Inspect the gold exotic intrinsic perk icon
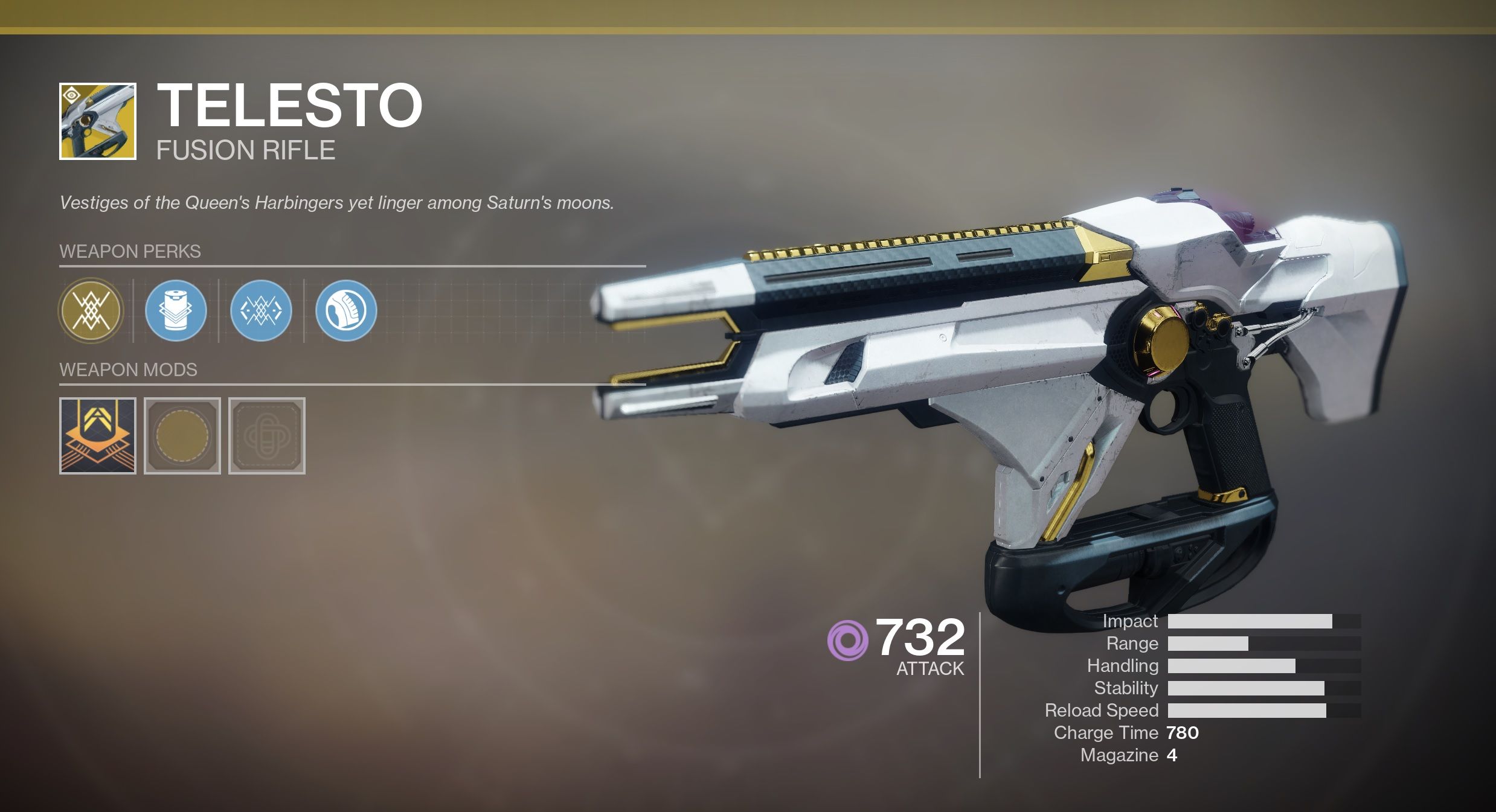This screenshot has width=1496, height=812. tap(91, 311)
